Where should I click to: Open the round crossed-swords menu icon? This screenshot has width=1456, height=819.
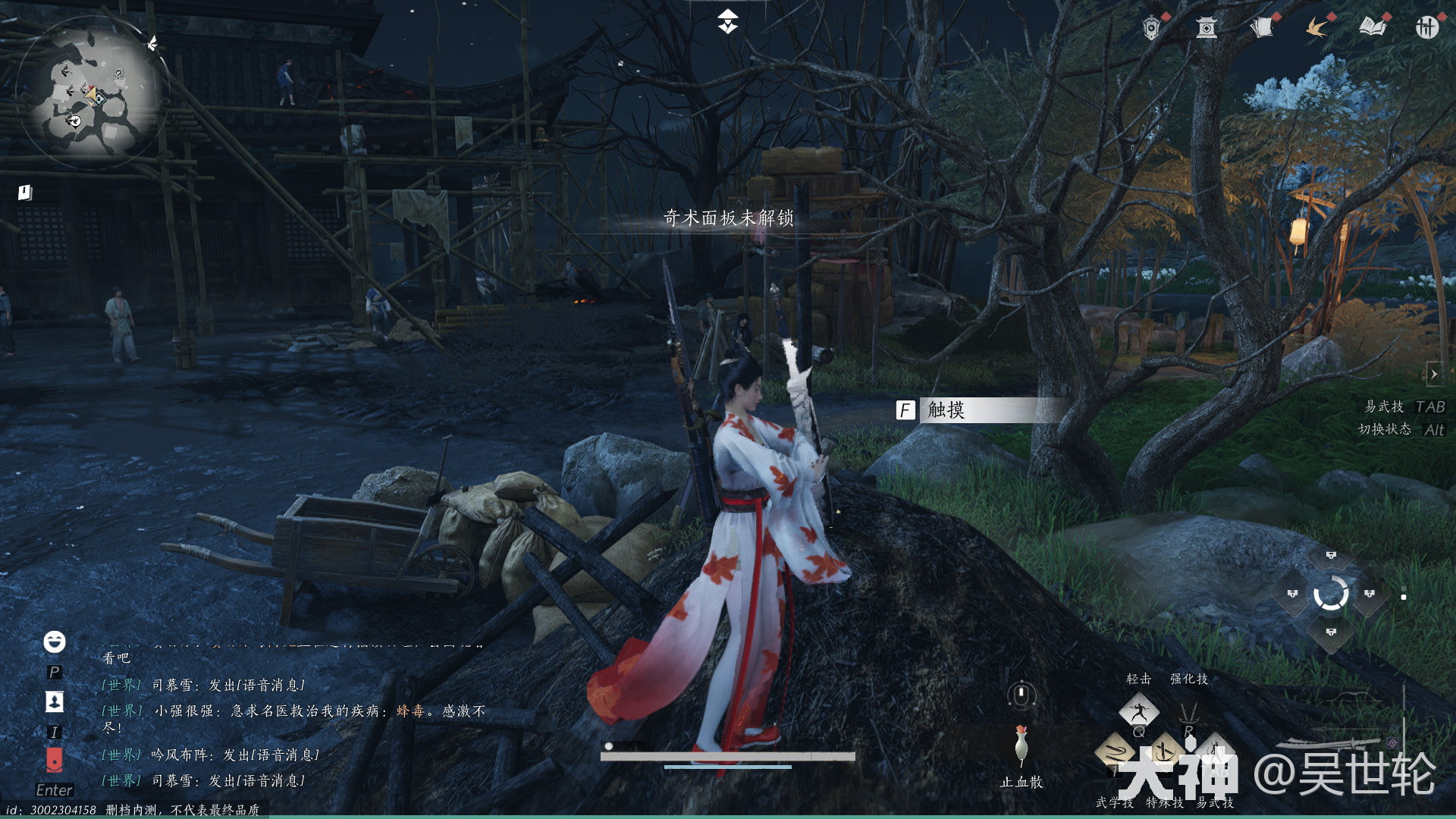tap(1426, 28)
